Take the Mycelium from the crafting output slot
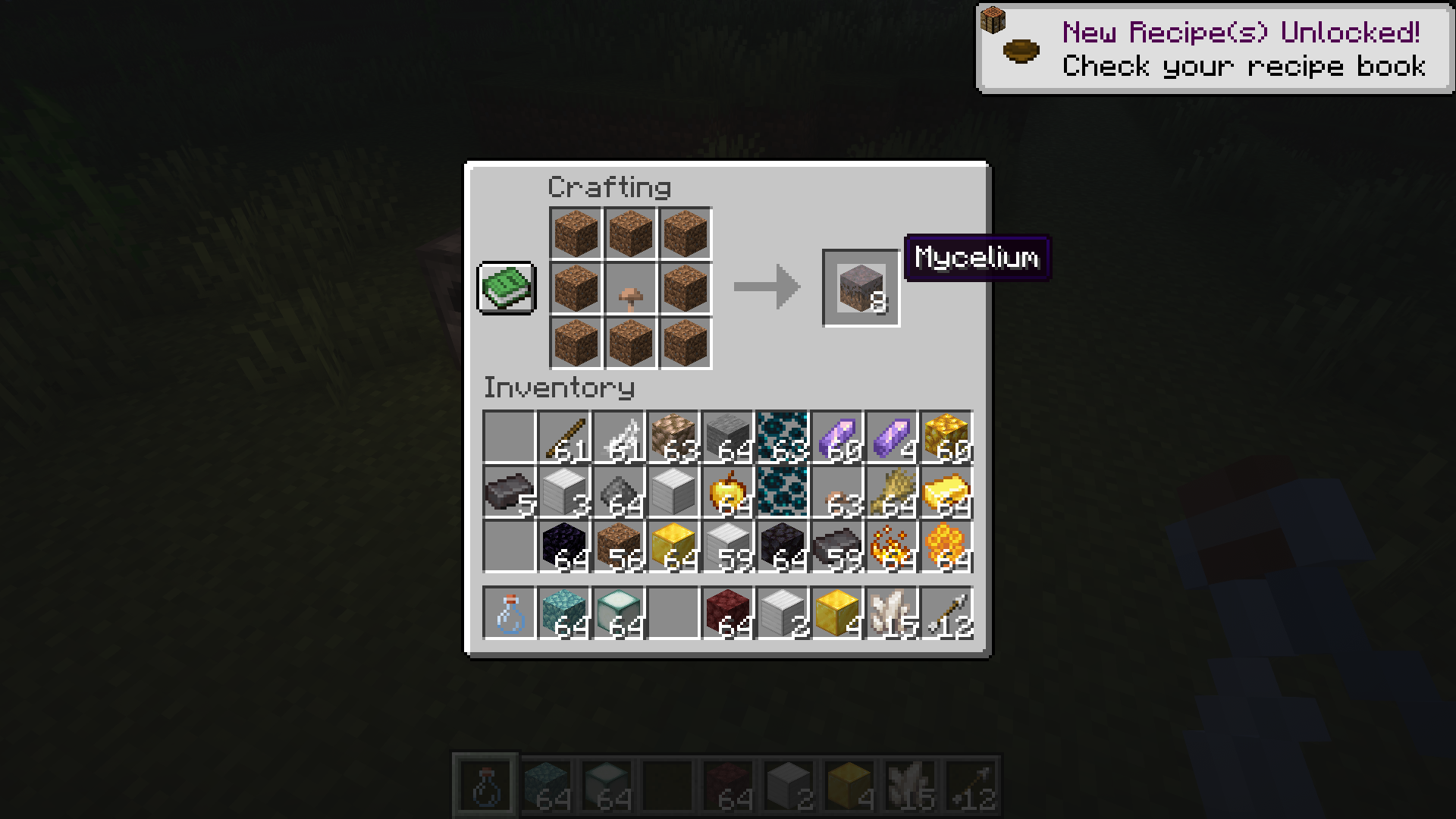 coord(861,287)
